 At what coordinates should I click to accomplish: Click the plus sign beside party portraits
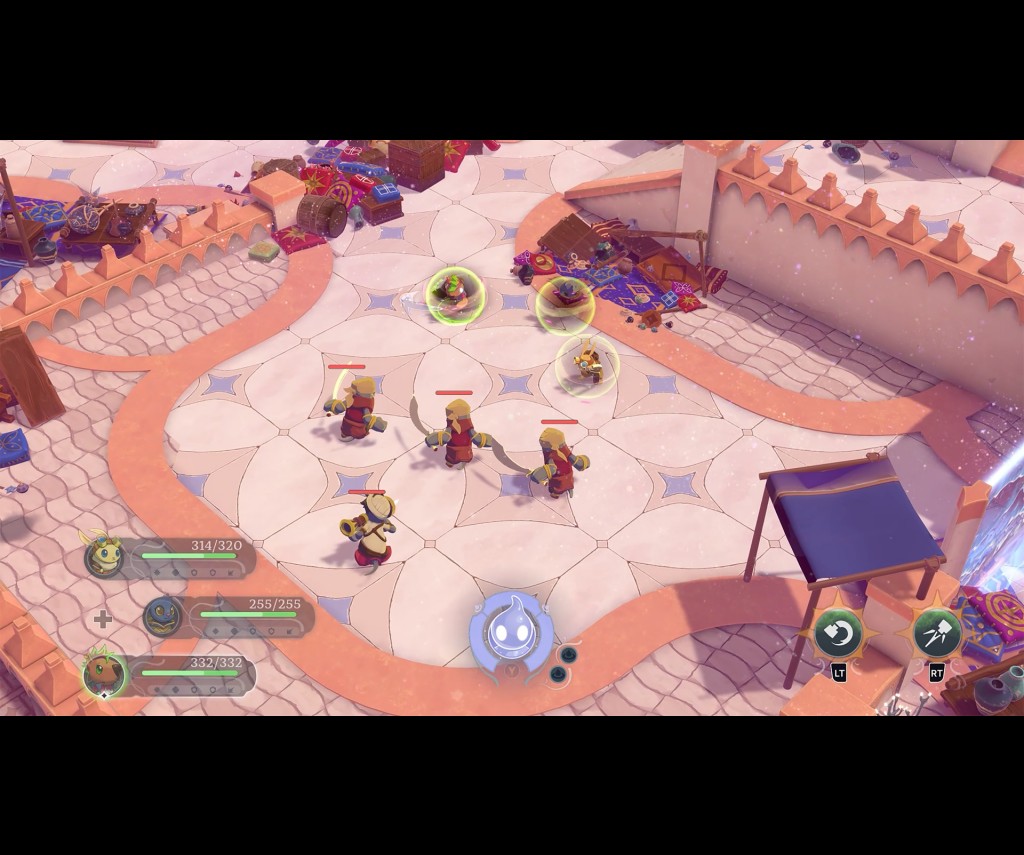[x=102, y=619]
